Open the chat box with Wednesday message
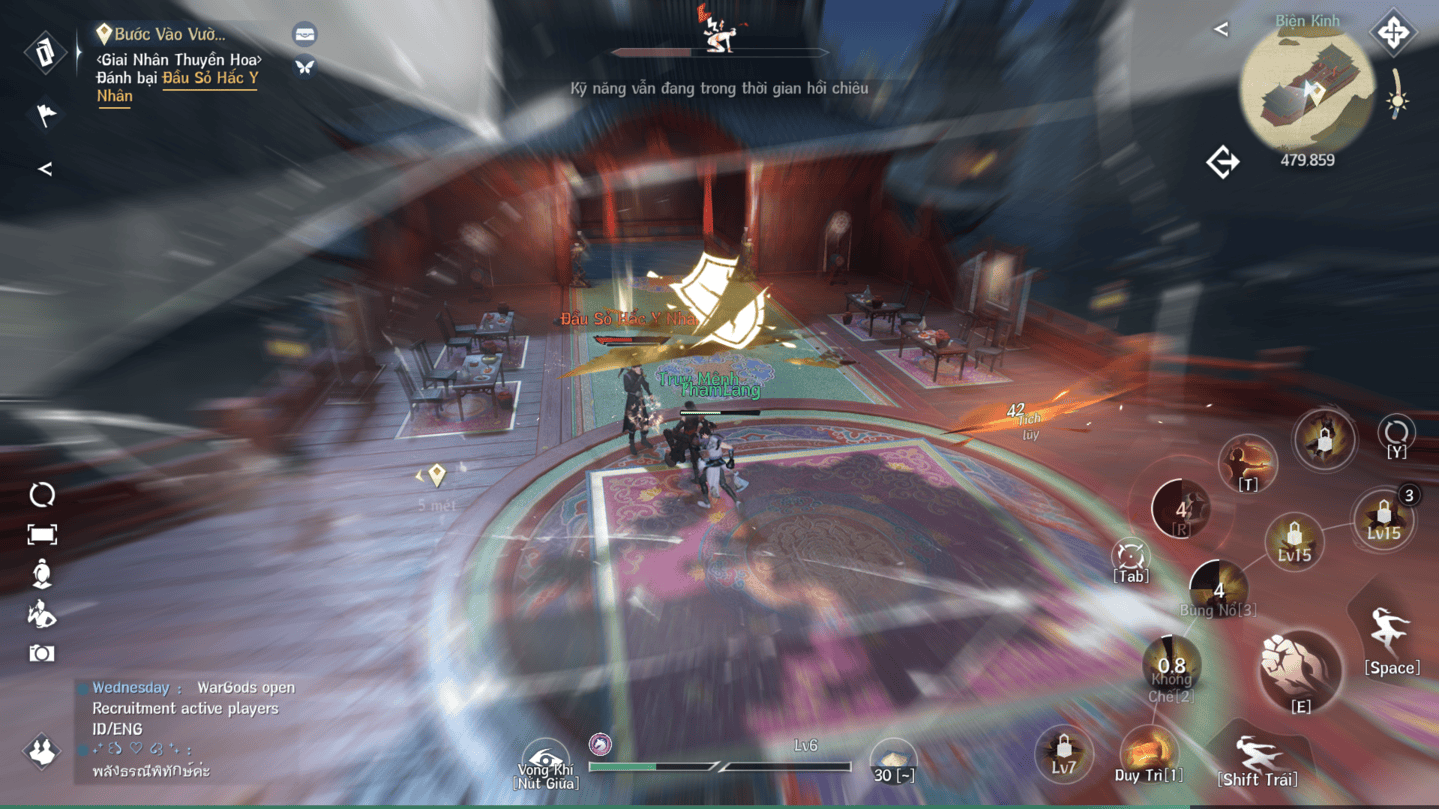Viewport: 1439px width, 809px height. [190, 728]
